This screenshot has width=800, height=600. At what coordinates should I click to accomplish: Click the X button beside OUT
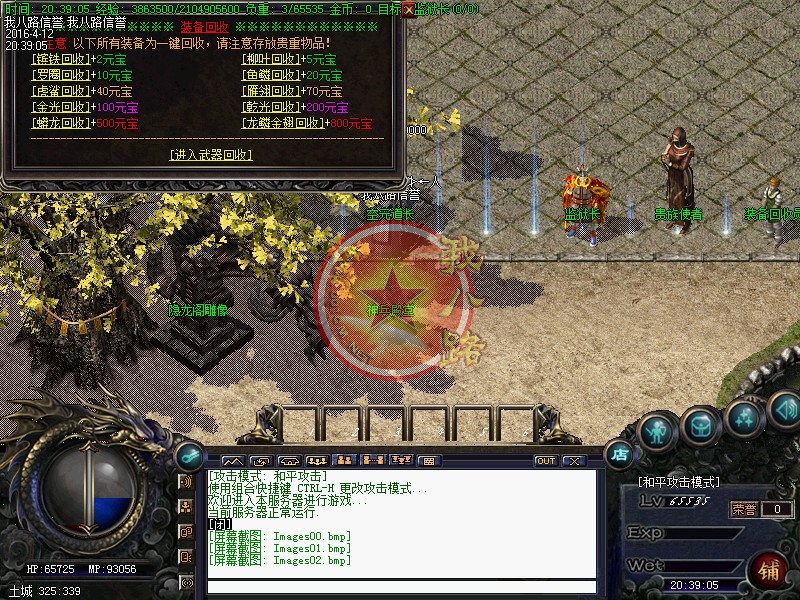click(x=573, y=461)
